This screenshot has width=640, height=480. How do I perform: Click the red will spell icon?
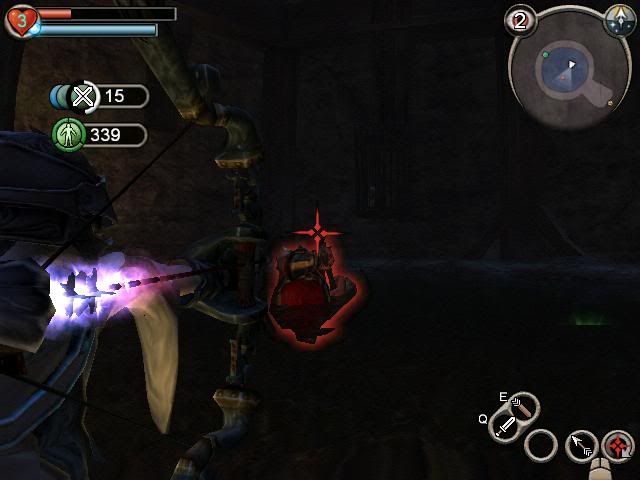click(x=618, y=446)
